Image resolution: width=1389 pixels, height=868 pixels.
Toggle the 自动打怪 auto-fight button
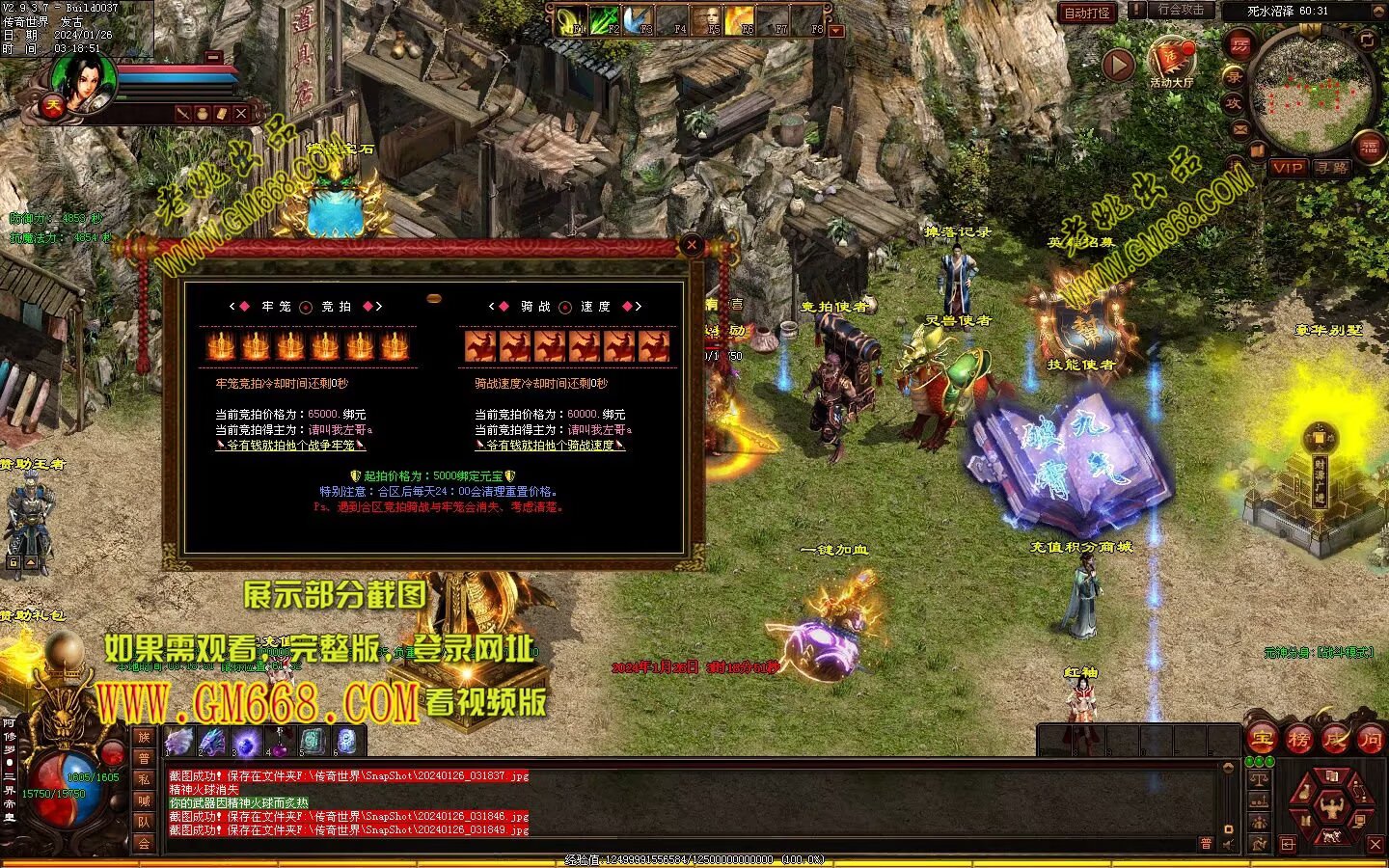[1087, 13]
